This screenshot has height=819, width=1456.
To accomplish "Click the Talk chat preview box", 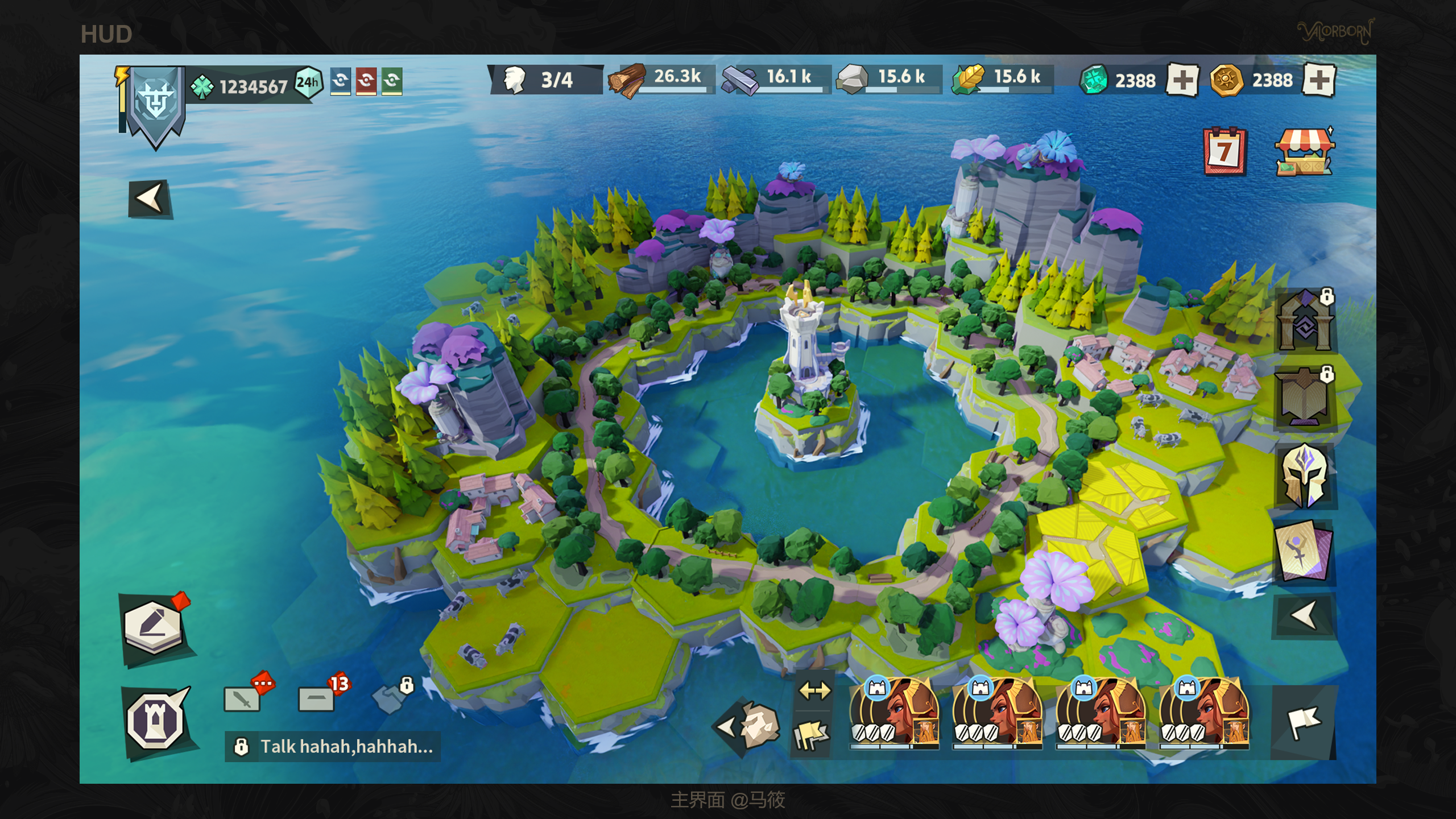I will pos(333,746).
